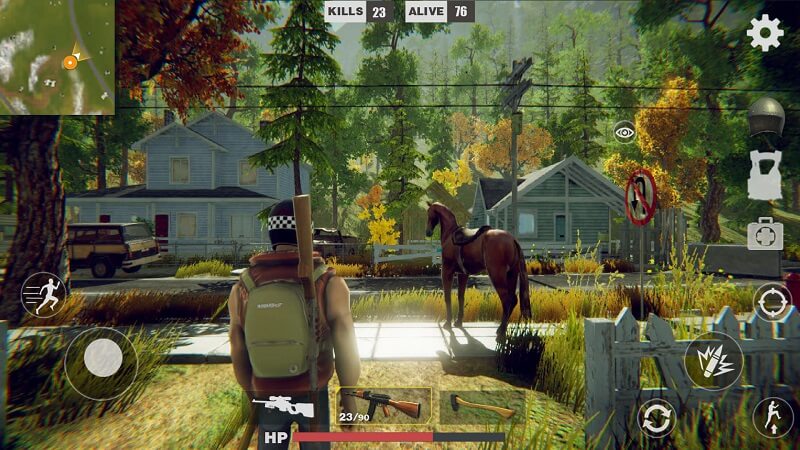
Task: Fire weapon with the bullet button
Action: click(713, 360)
